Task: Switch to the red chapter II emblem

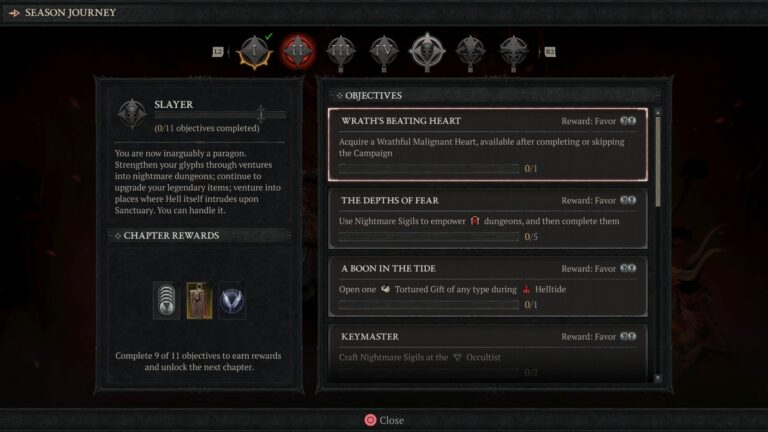Action: click(297, 50)
